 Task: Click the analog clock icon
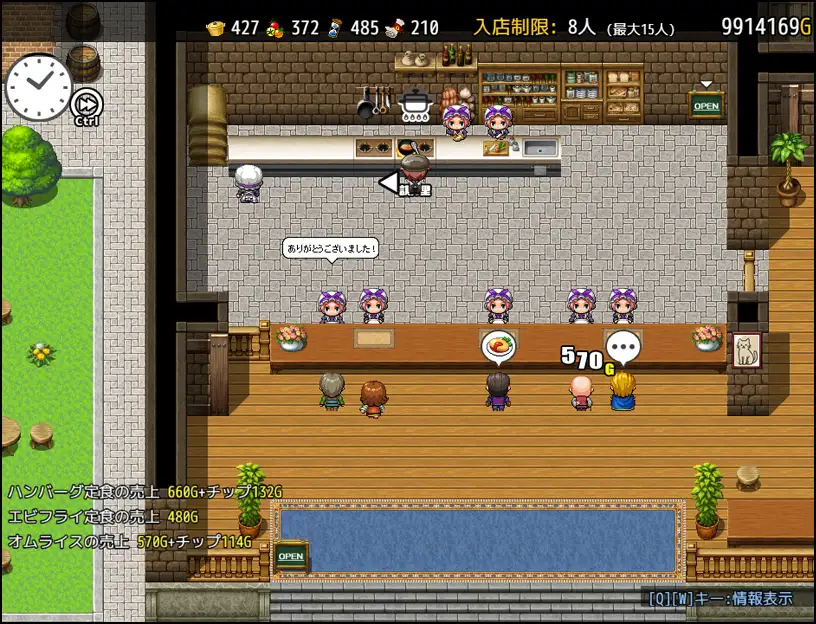point(38,86)
